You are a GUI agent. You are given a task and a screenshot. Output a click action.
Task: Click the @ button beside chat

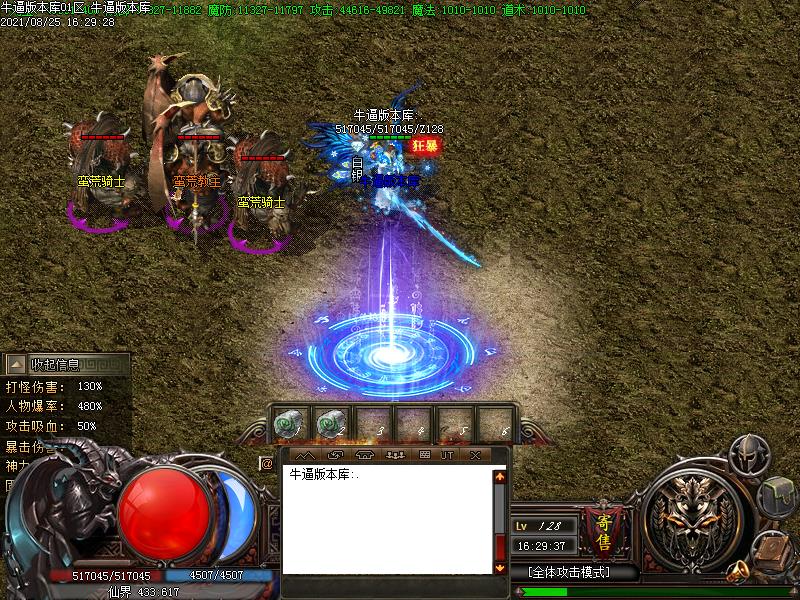tap(267, 463)
